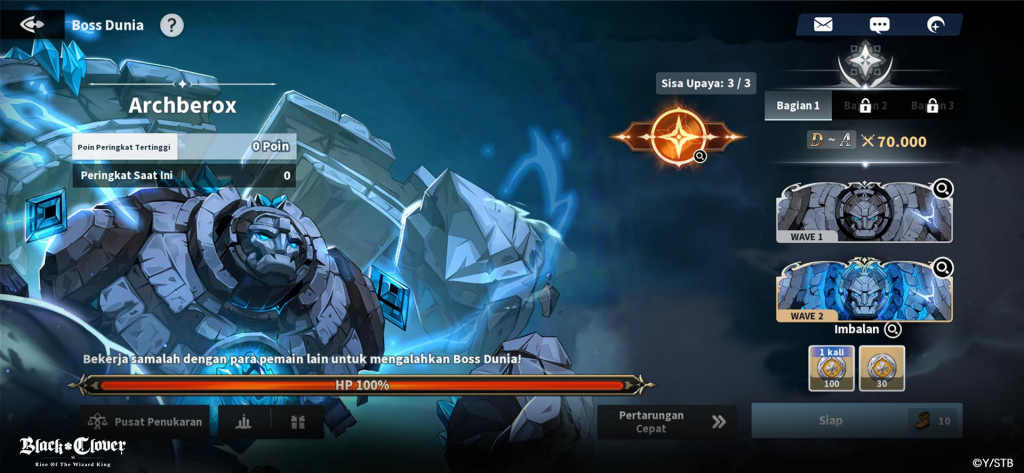1024x473 pixels.
Task: Select the locked Bagian 2 tab
Action: (865, 105)
